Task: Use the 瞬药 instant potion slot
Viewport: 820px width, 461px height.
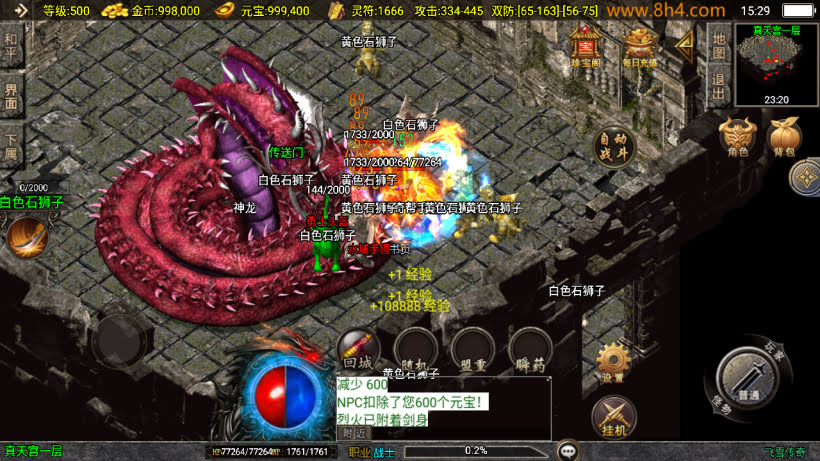Action: point(530,350)
